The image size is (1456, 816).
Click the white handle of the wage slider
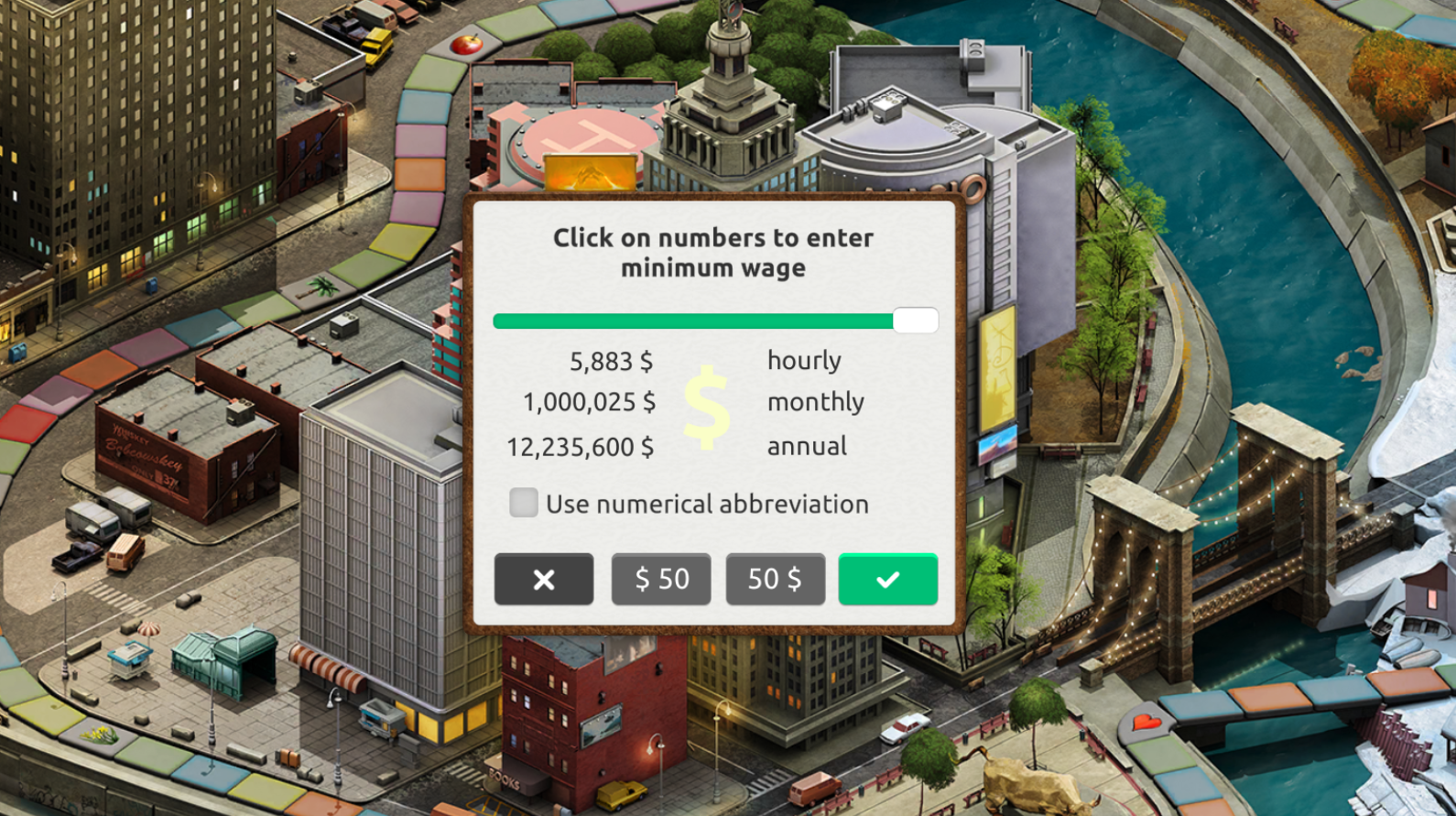point(915,321)
